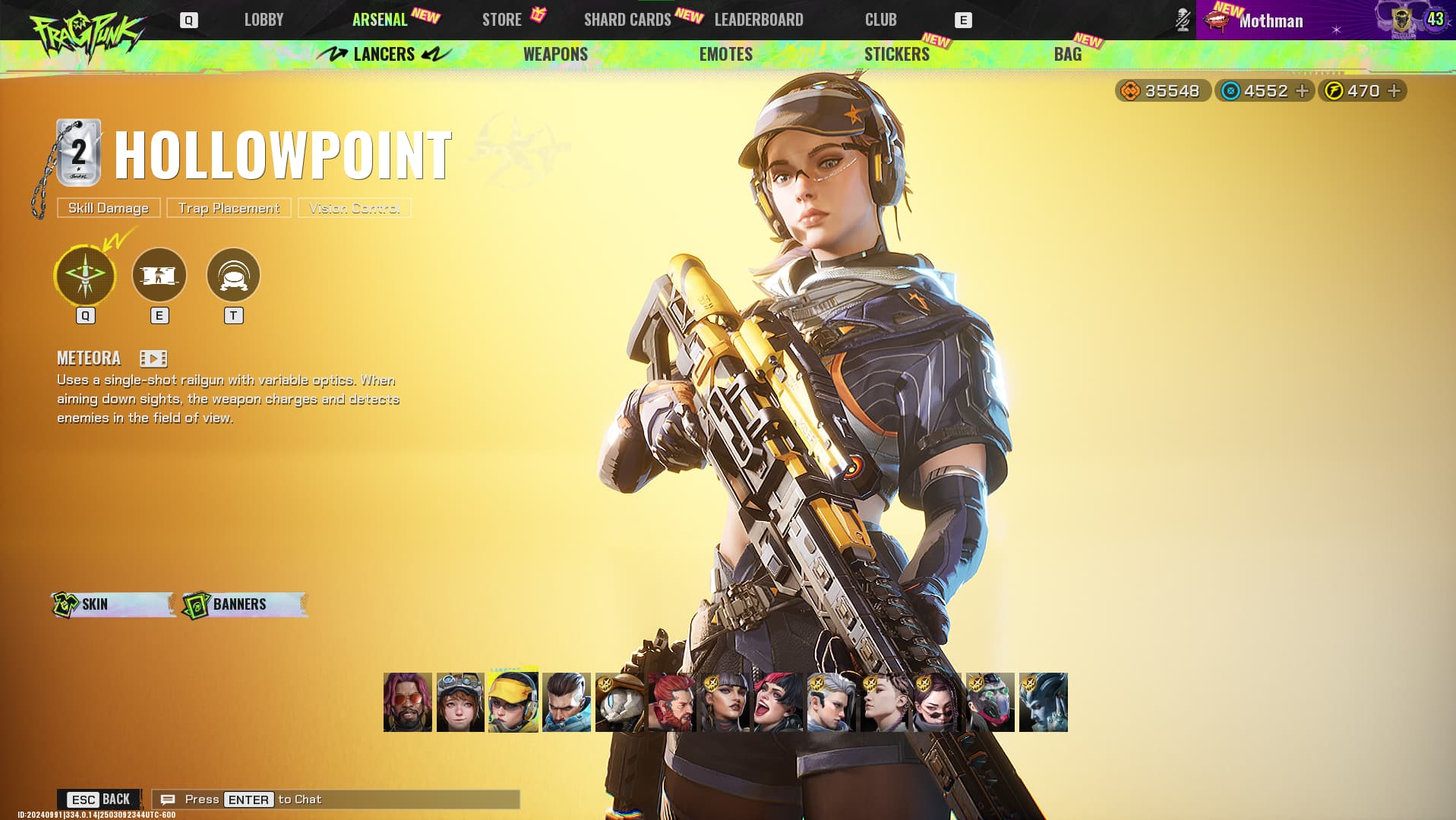Open the Banners menu
The width and height of the screenshot is (1456, 820).
245,604
